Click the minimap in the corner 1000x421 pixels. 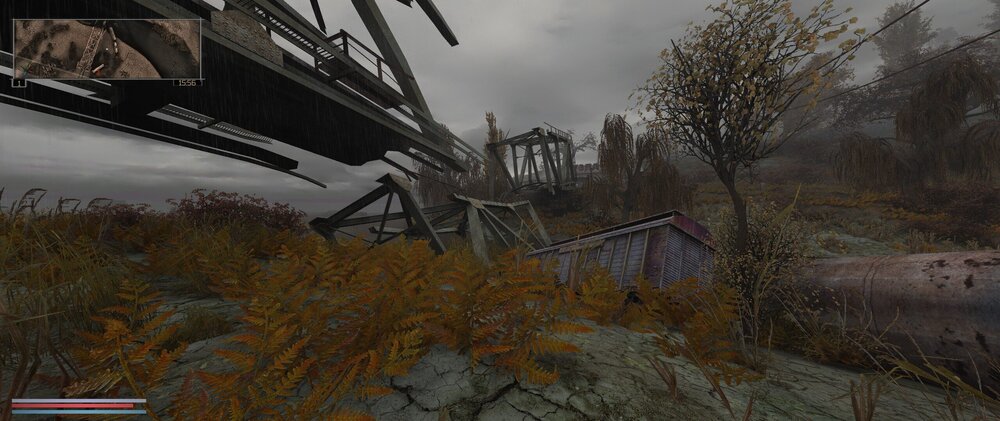coord(106,49)
